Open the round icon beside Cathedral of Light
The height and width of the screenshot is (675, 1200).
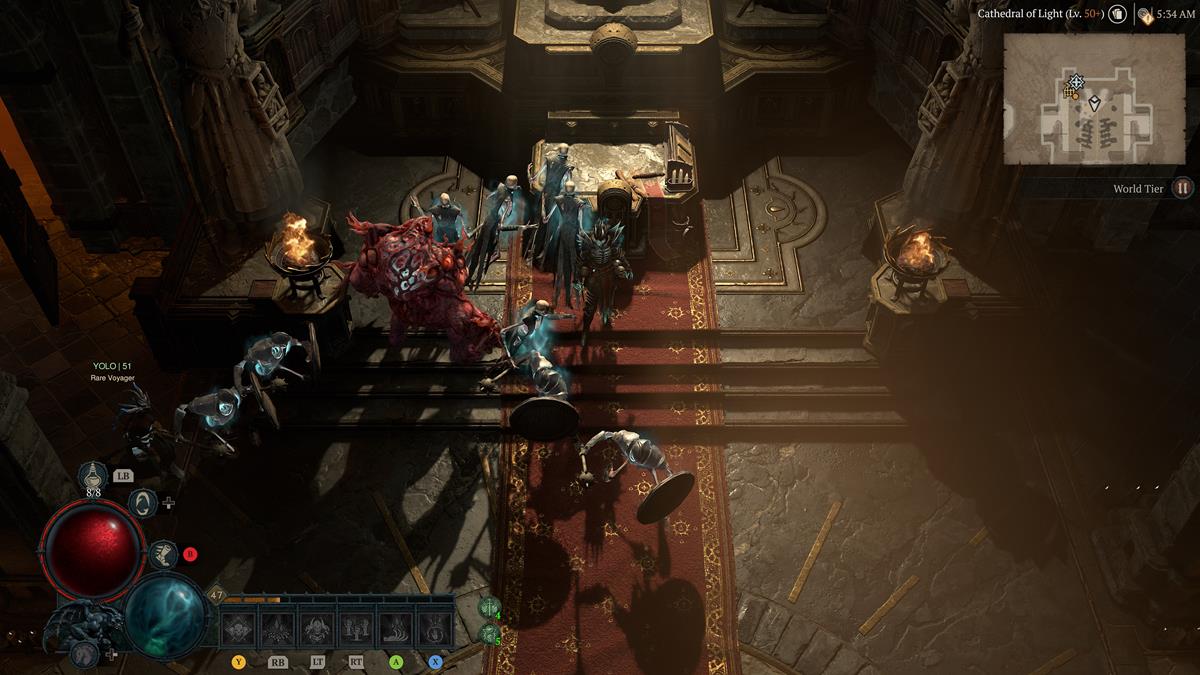click(1118, 14)
